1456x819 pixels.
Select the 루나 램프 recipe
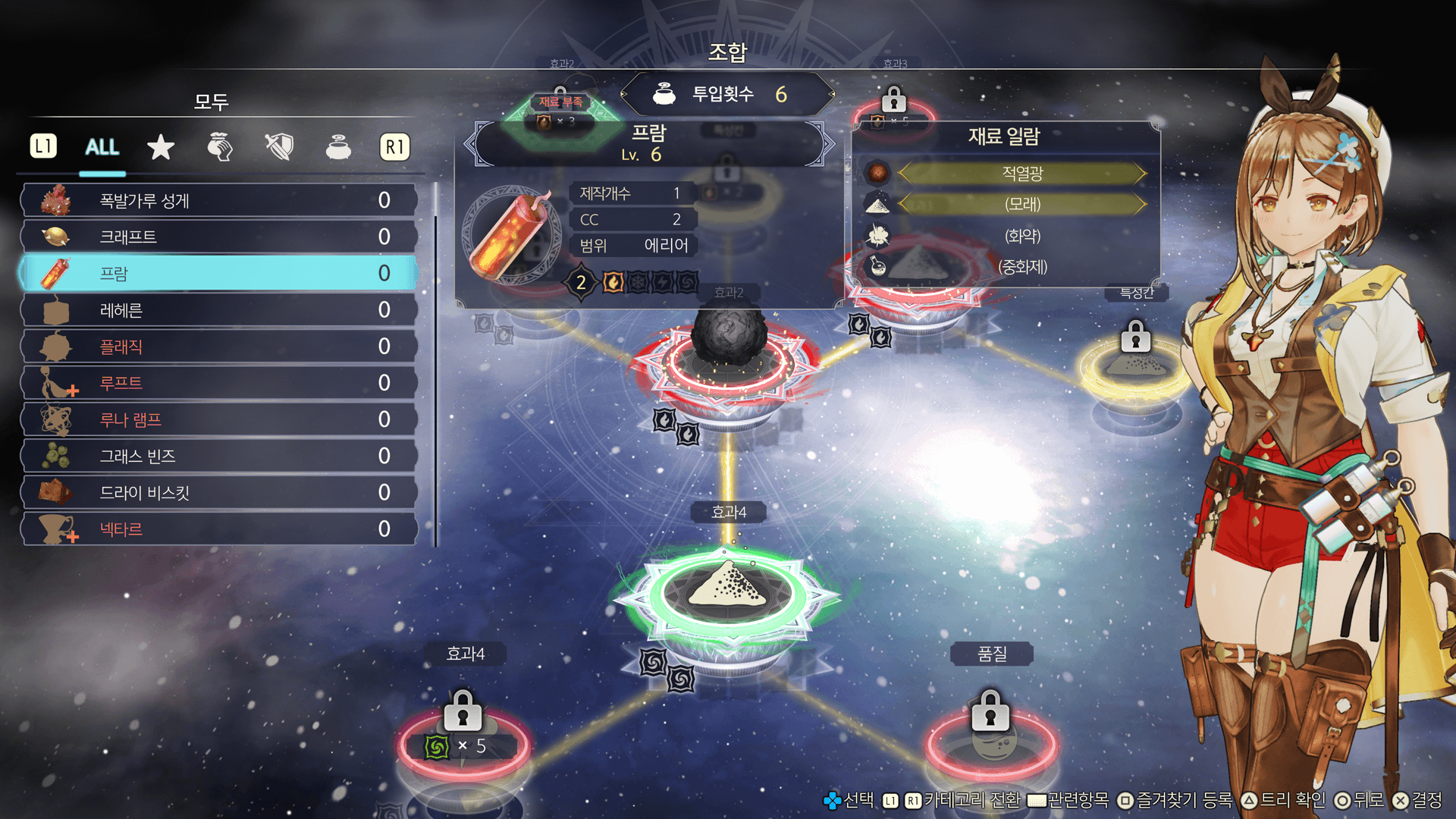[x=220, y=419]
